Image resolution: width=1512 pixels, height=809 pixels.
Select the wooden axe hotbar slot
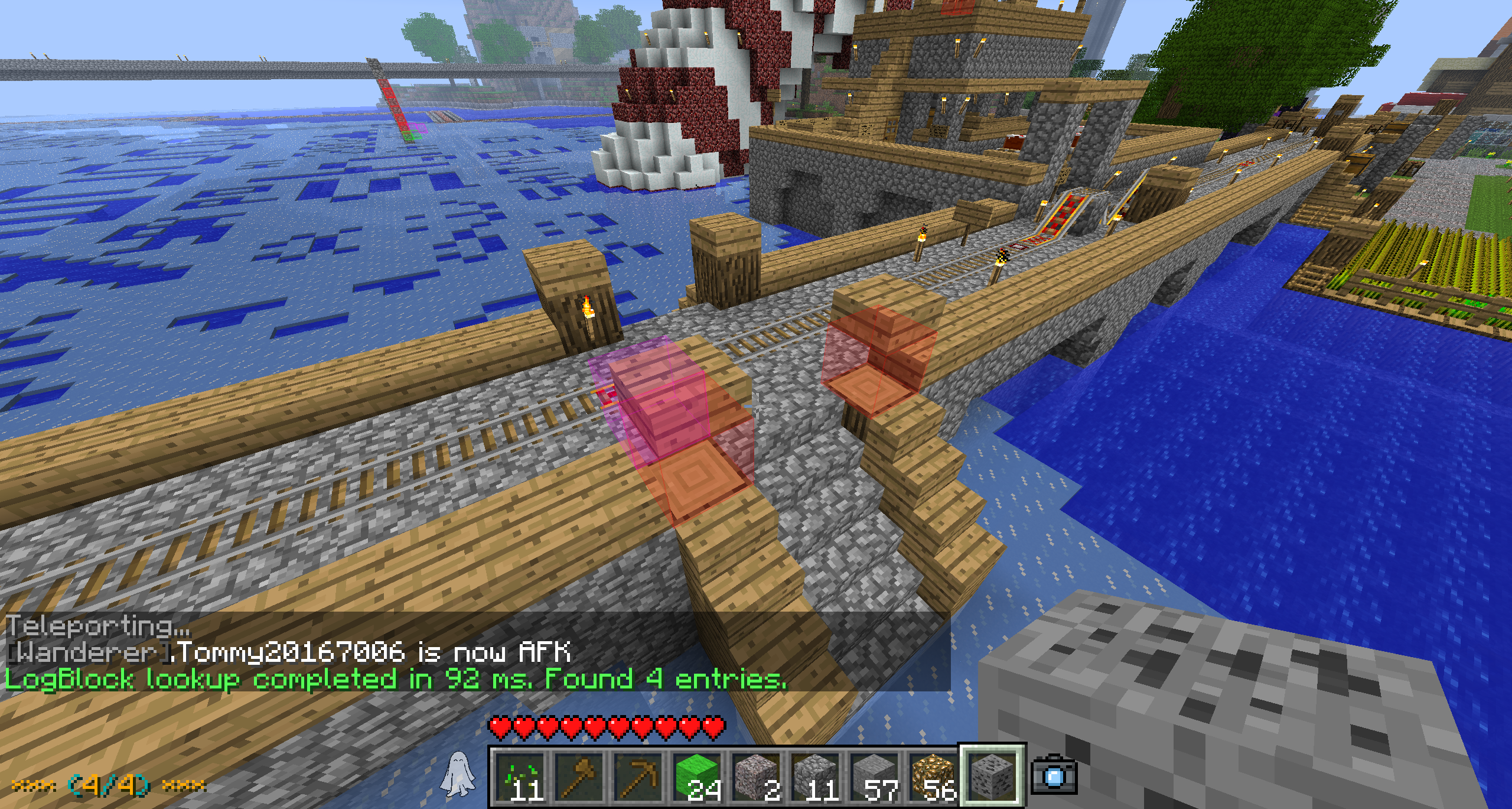tap(579, 776)
